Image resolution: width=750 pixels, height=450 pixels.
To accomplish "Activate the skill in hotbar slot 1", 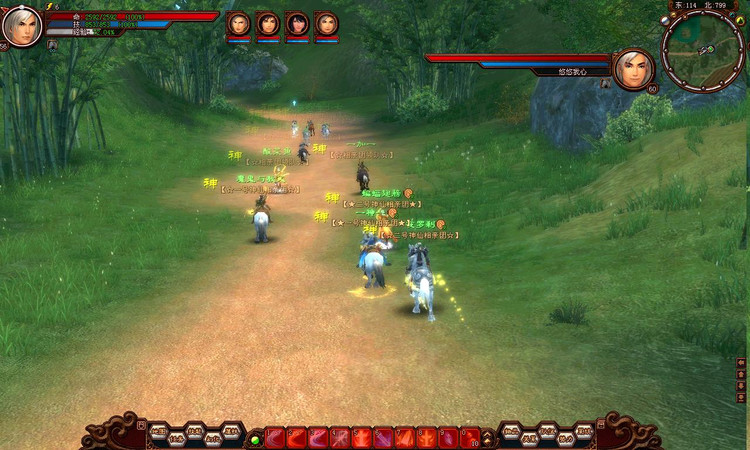I will click(275, 438).
